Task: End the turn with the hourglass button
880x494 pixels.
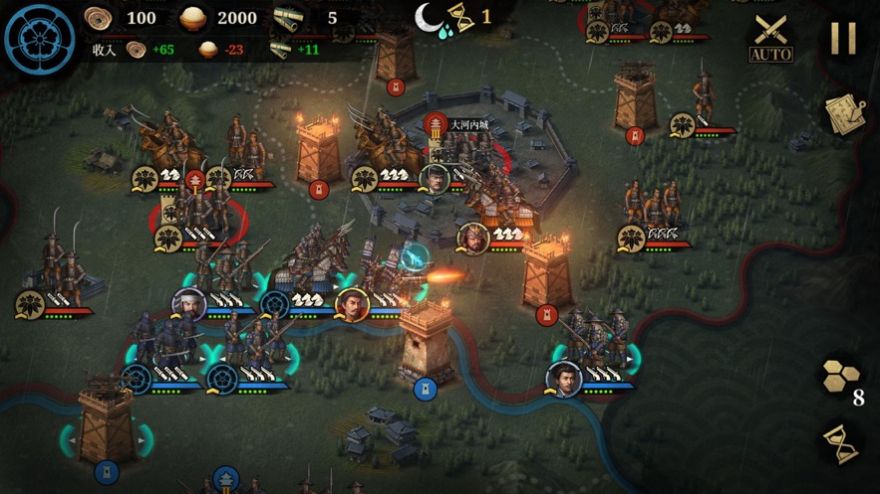Action: pyautogui.click(x=840, y=443)
